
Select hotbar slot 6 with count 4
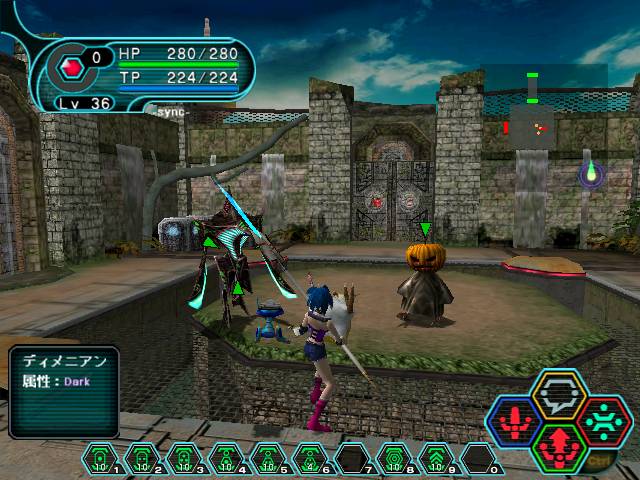(x=309, y=459)
